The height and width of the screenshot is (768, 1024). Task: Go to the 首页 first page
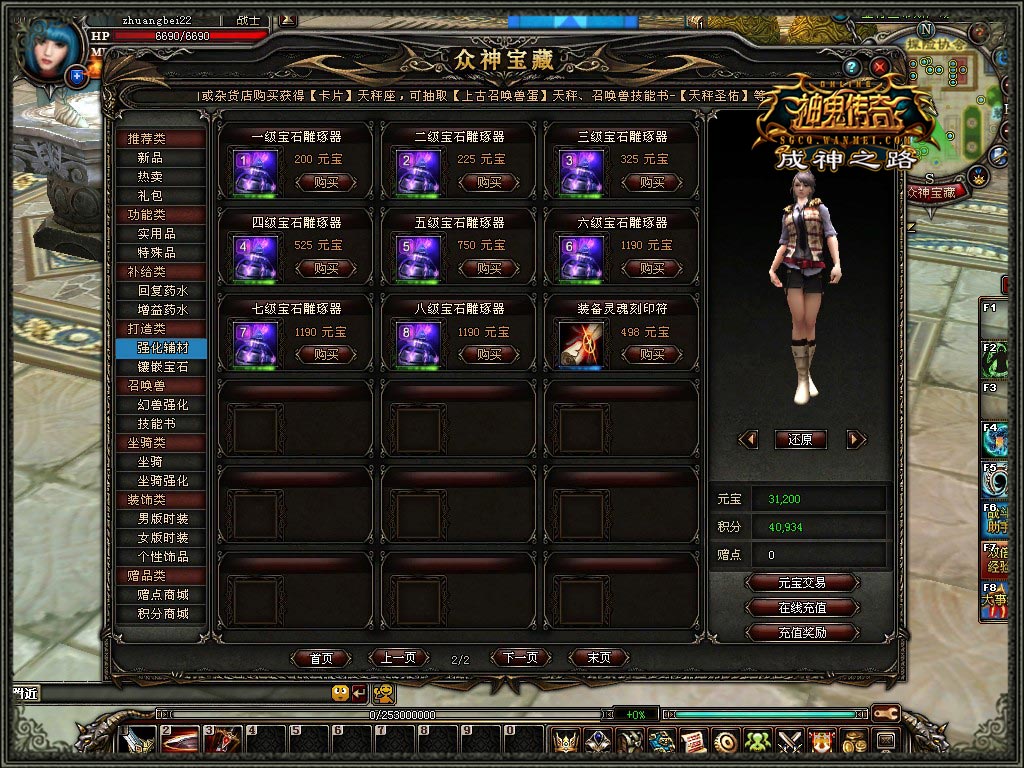click(321, 658)
